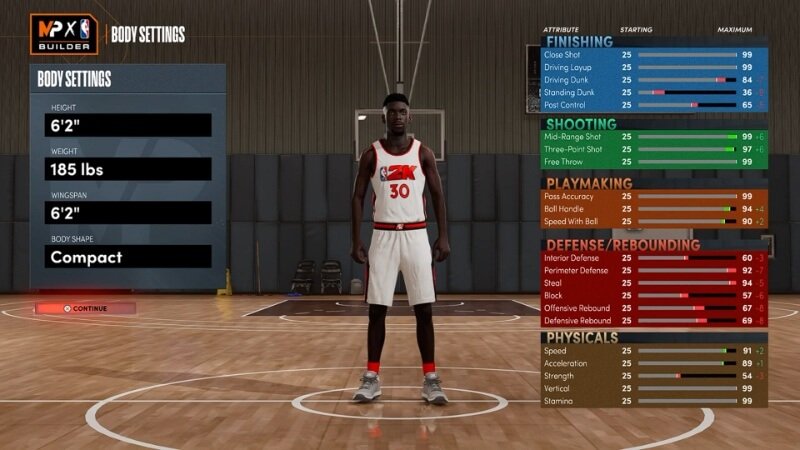Choose the Weight field showing 185 lbs
This screenshot has height=450, width=800.
[x=128, y=169]
